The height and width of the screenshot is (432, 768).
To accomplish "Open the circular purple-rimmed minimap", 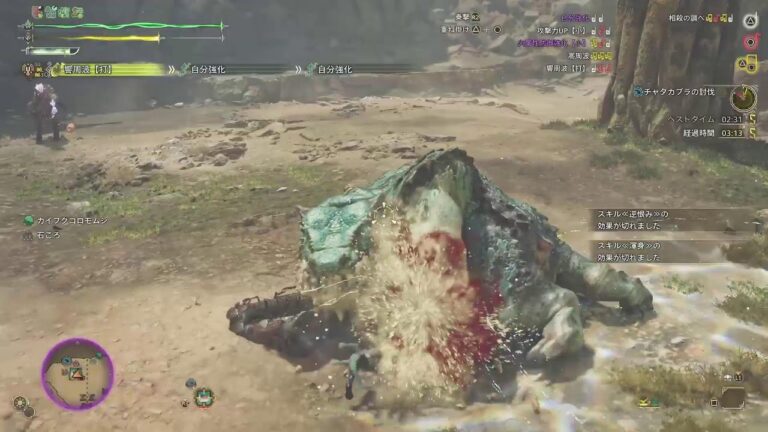I will (77, 374).
